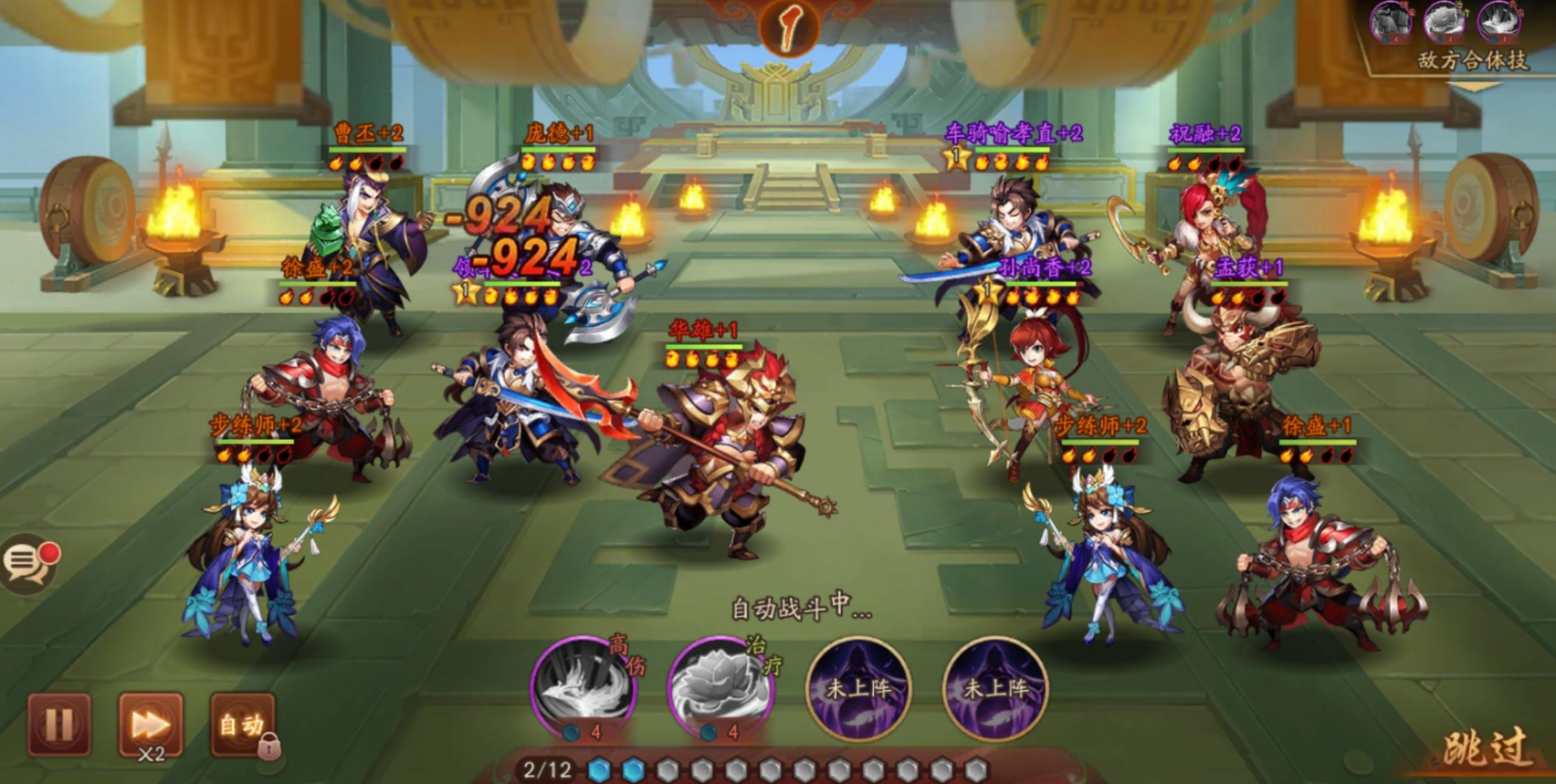Viewport: 1556px width, 784px height.
Task: Activate the 治疗 healing combo skill
Action: coord(721,687)
